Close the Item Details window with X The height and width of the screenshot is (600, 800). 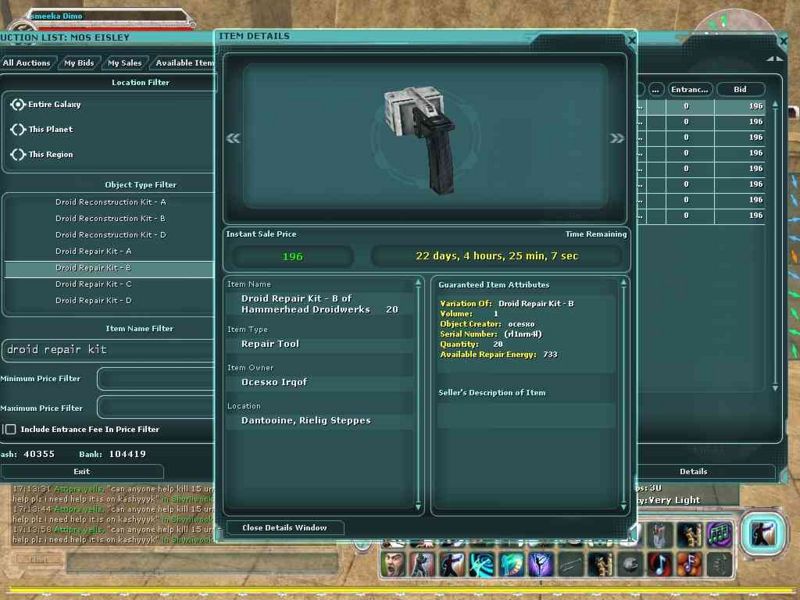[x=630, y=39]
